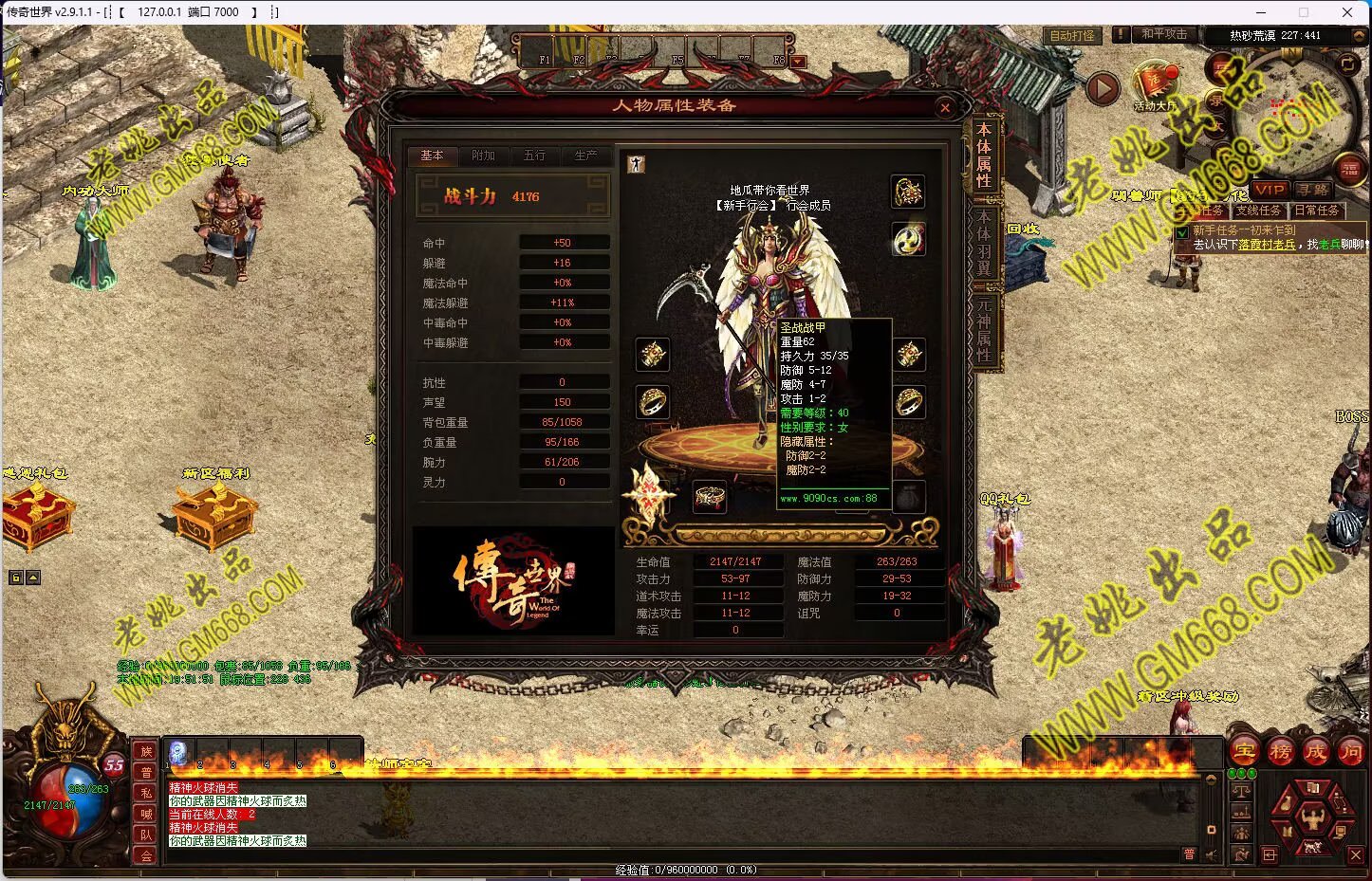Click the 寻路 pathfinding button

pyautogui.click(x=1313, y=190)
